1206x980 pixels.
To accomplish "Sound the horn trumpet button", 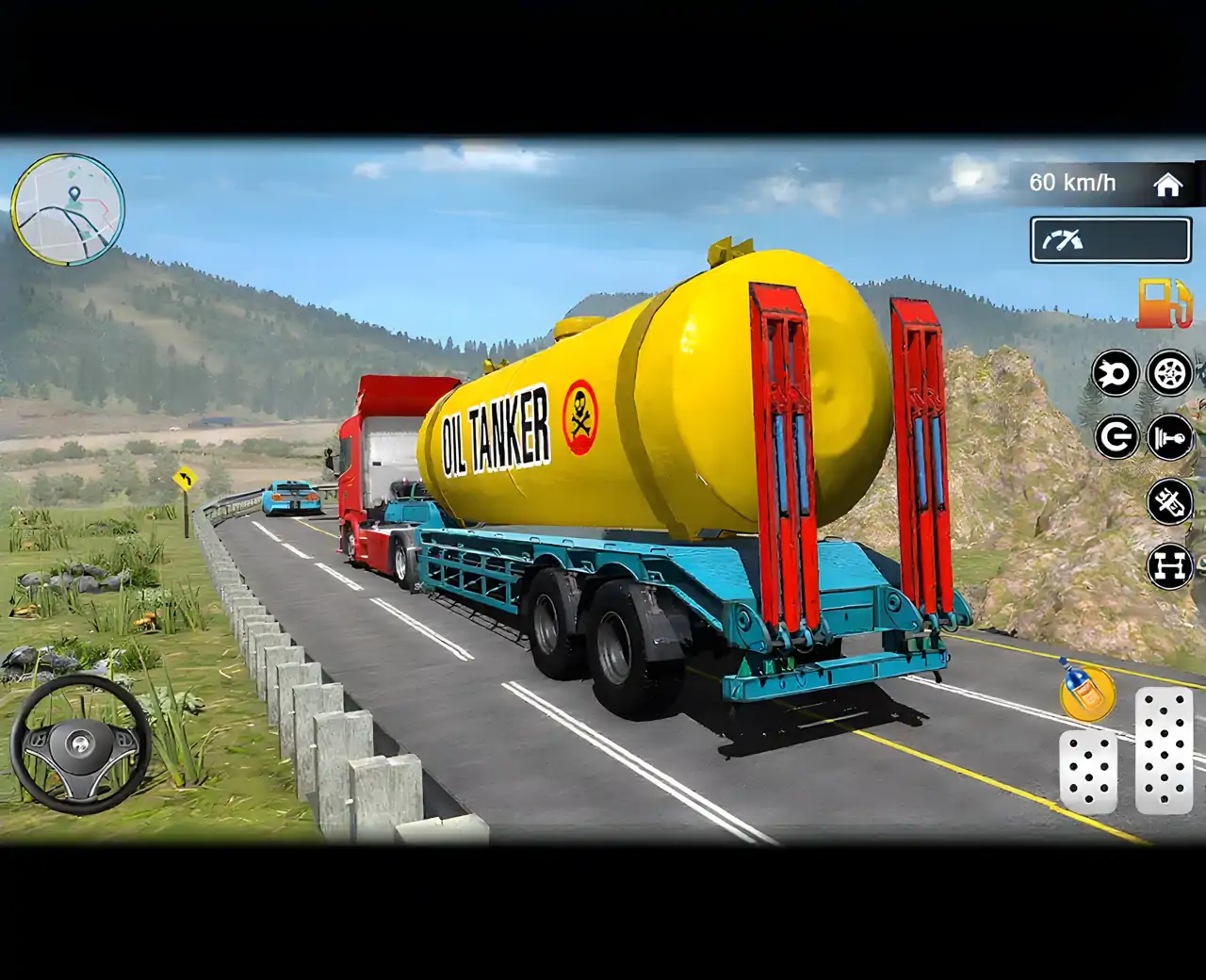I will [1169, 438].
